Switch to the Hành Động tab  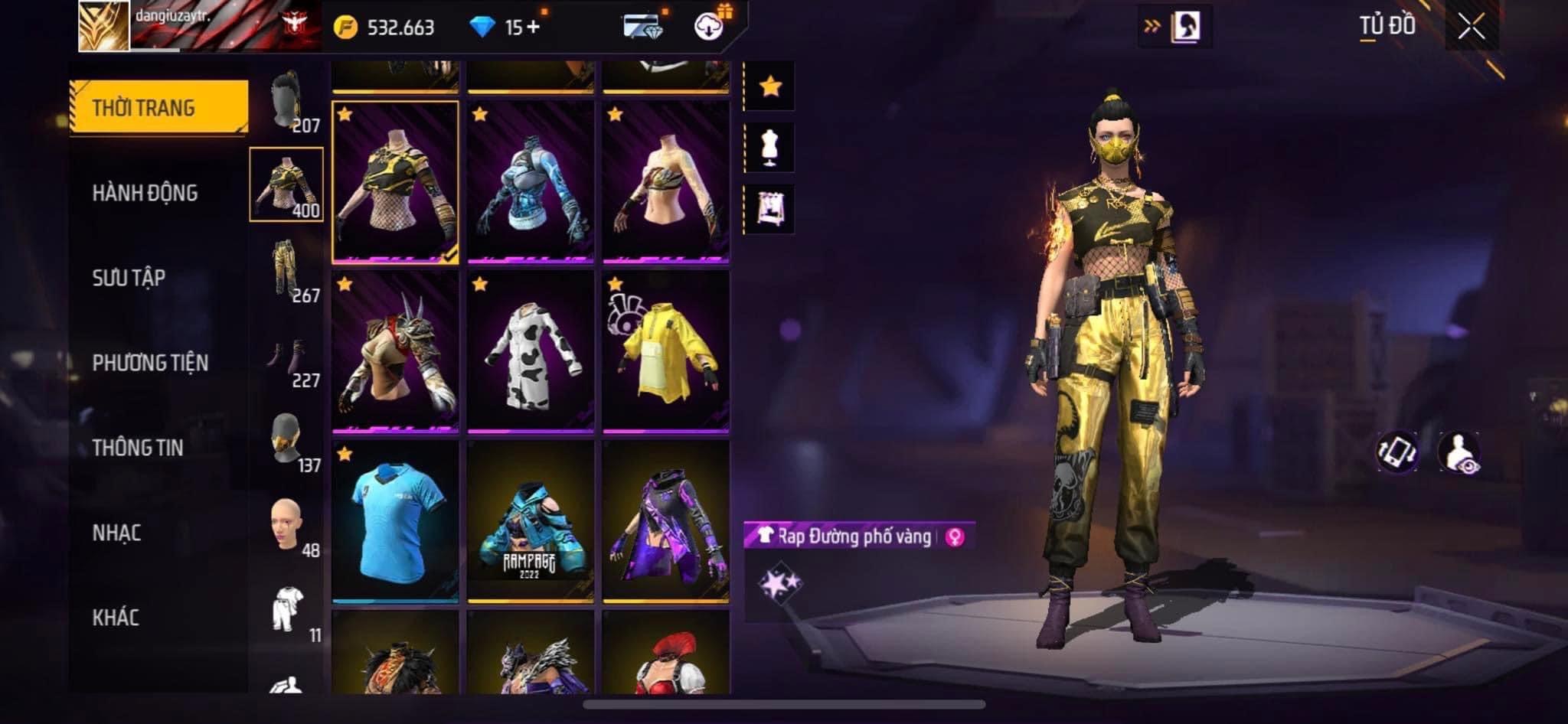tap(145, 193)
